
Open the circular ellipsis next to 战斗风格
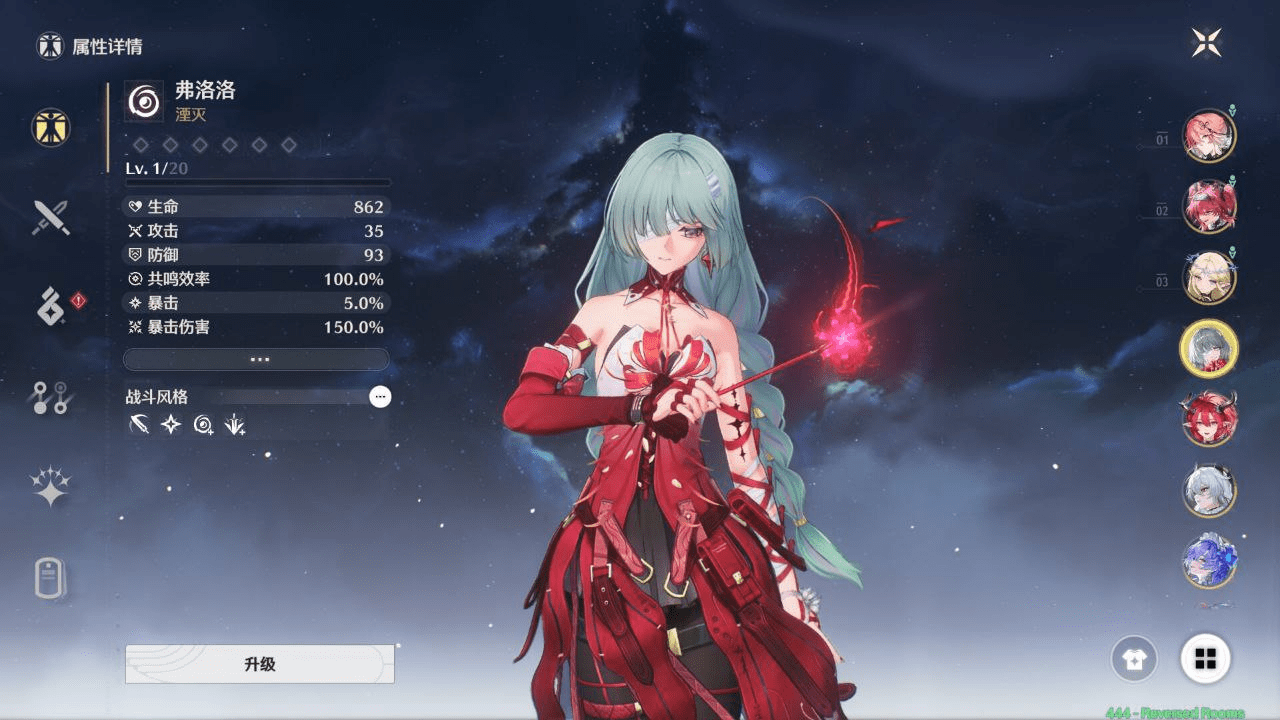(x=380, y=397)
